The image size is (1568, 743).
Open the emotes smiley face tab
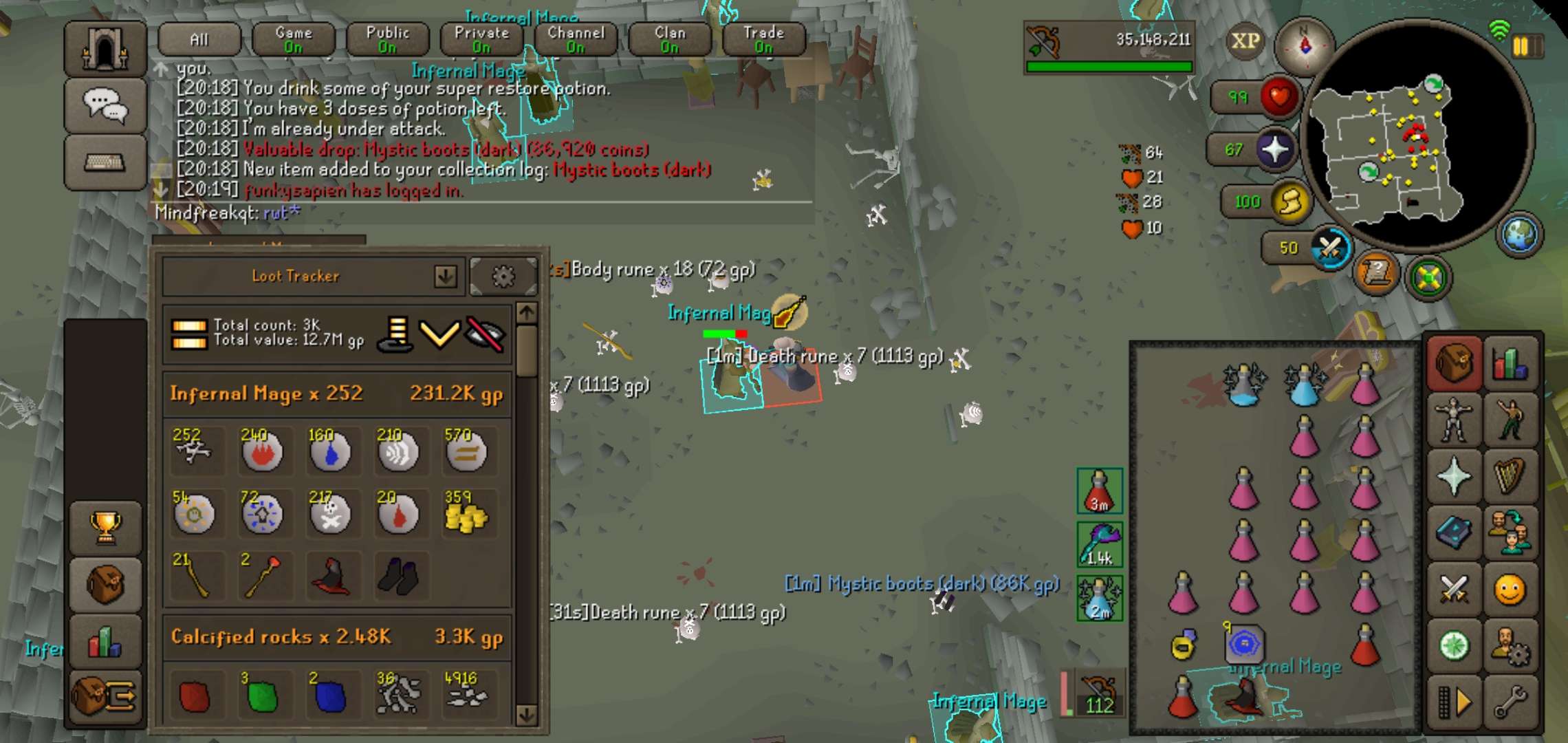tap(1510, 590)
